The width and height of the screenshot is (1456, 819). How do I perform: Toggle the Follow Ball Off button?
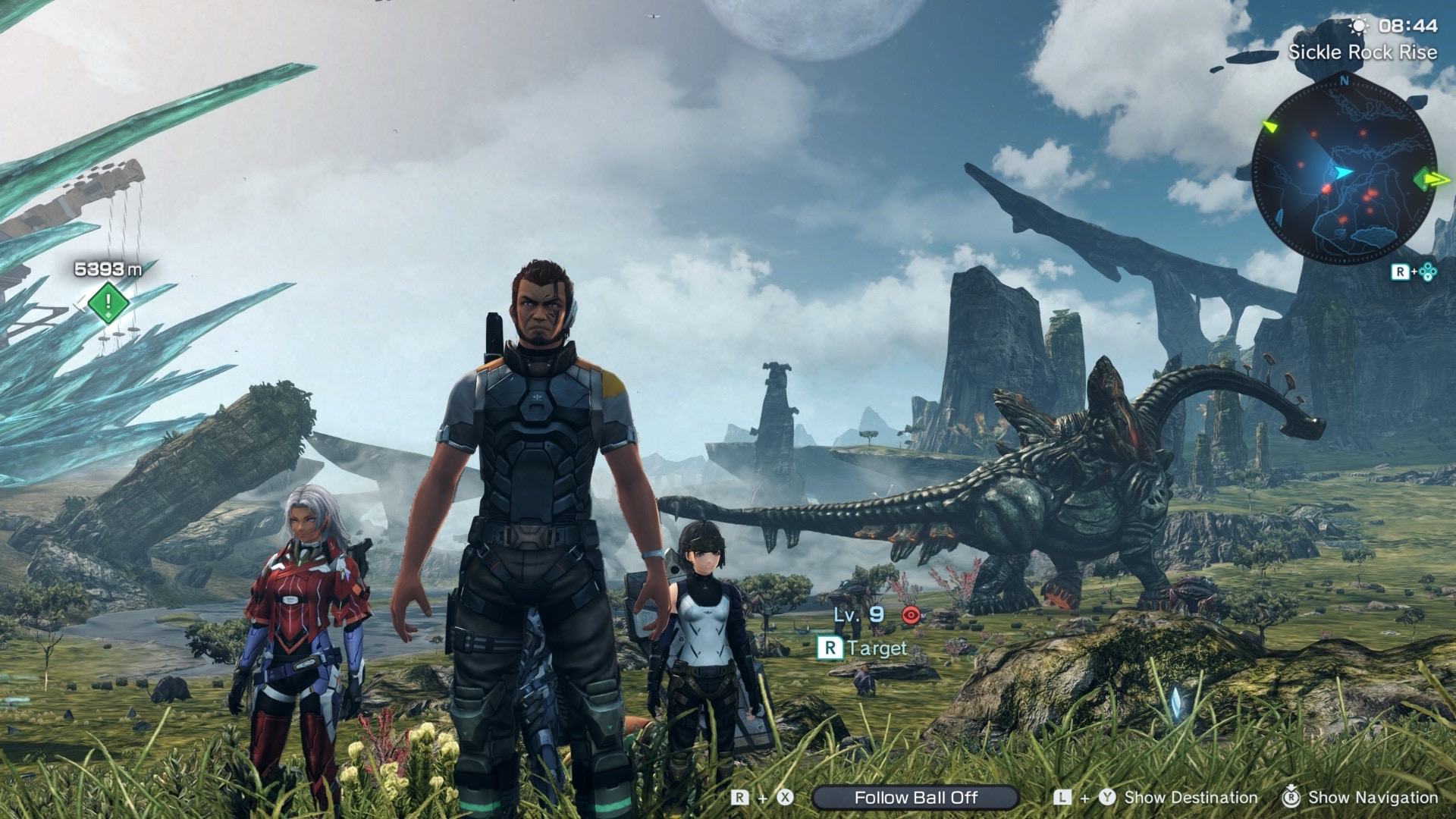coord(915,798)
